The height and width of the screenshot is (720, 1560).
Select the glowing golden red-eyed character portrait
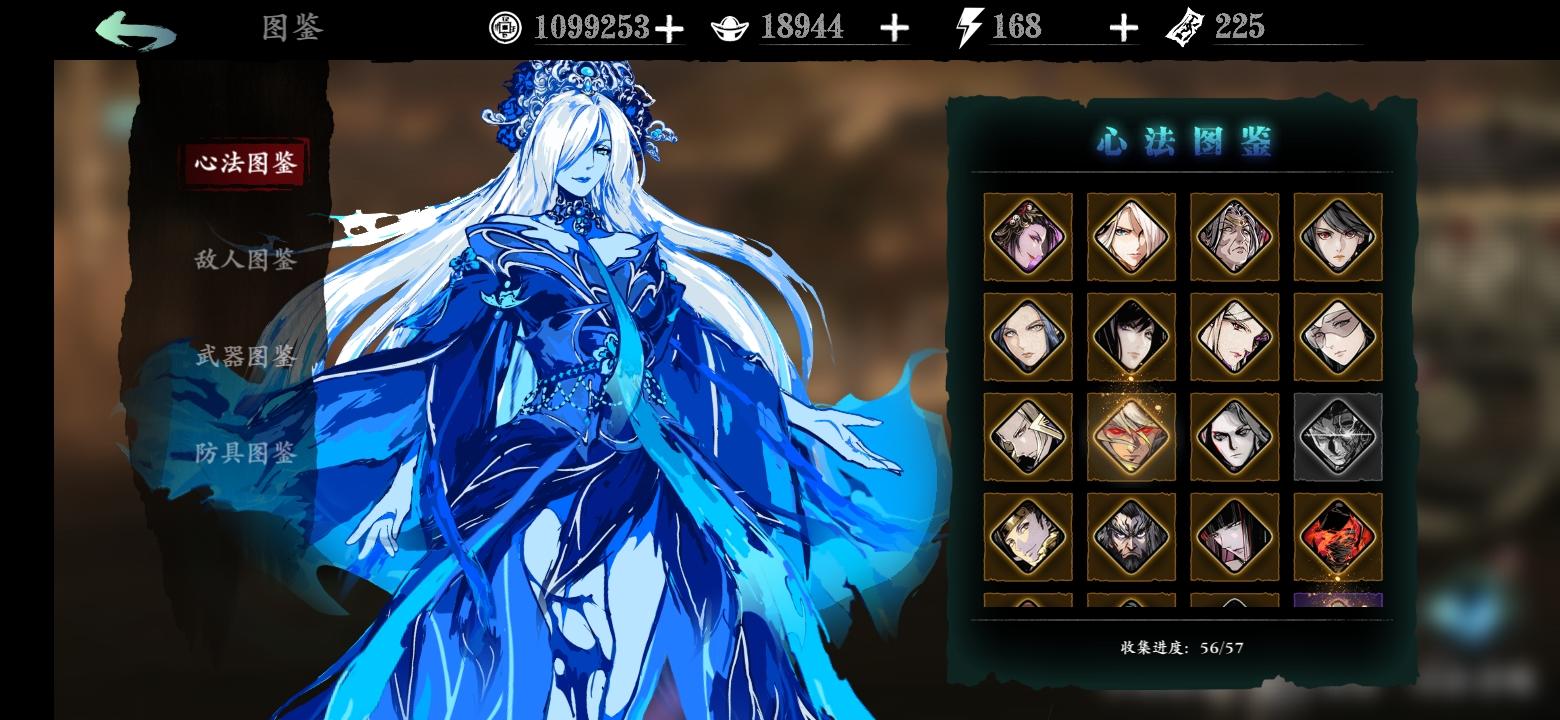(x=1131, y=437)
